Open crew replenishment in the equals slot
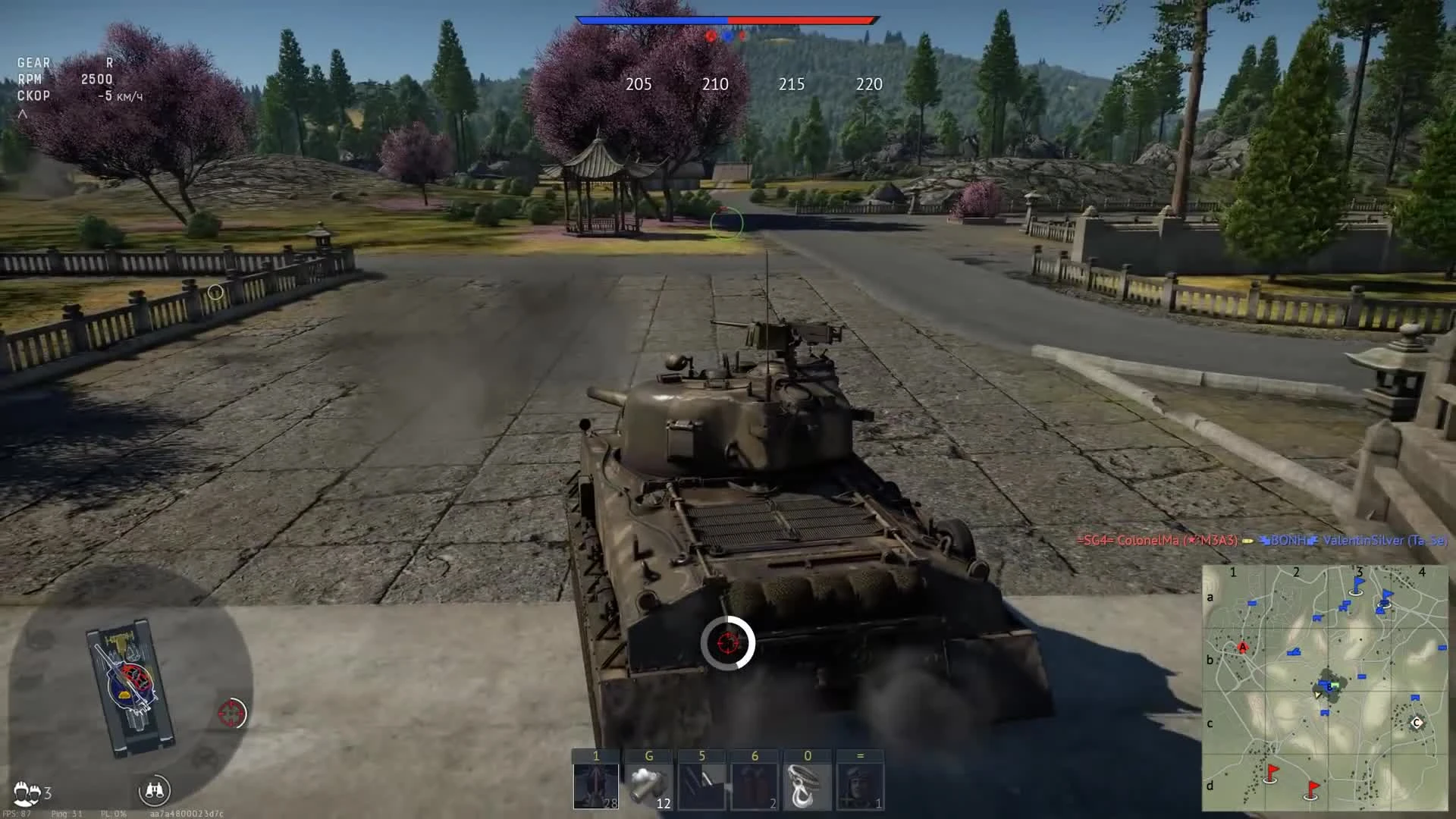 click(x=859, y=783)
